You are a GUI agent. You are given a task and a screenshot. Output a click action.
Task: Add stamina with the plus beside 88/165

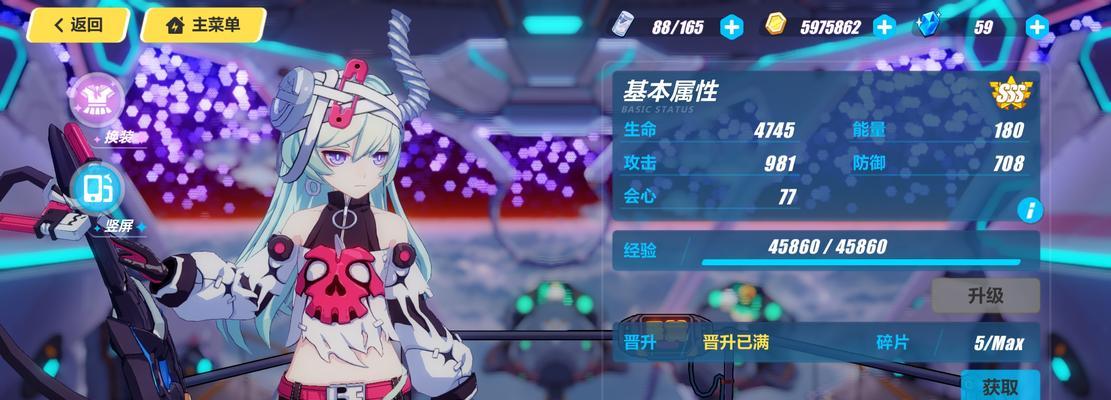click(732, 27)
